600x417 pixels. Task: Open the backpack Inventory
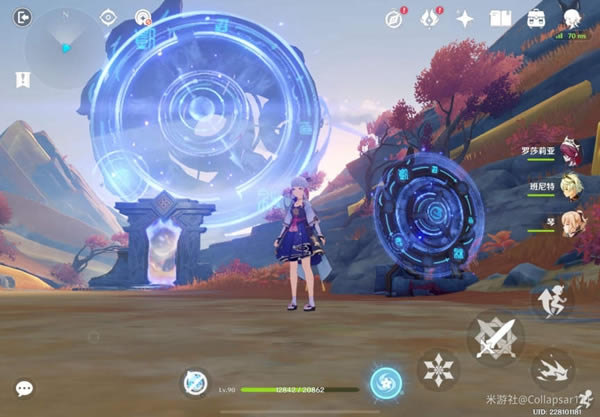(x=537, y=18)
